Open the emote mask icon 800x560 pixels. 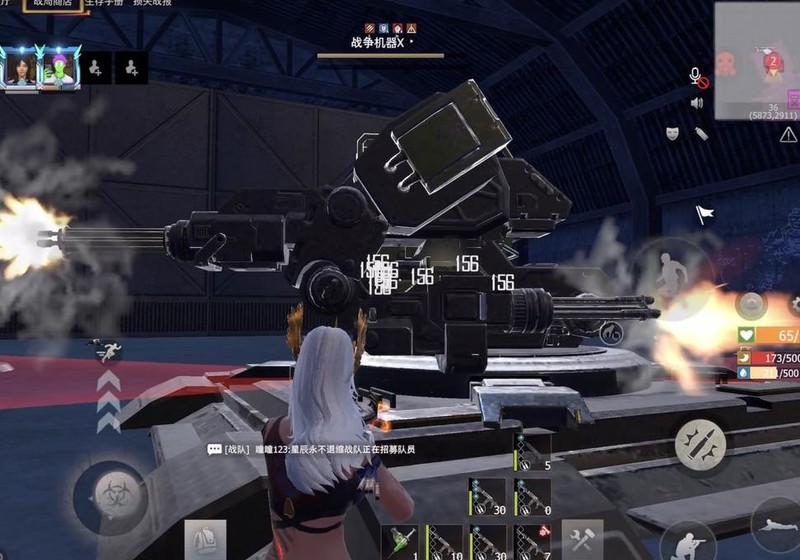(x=673, y=133)
